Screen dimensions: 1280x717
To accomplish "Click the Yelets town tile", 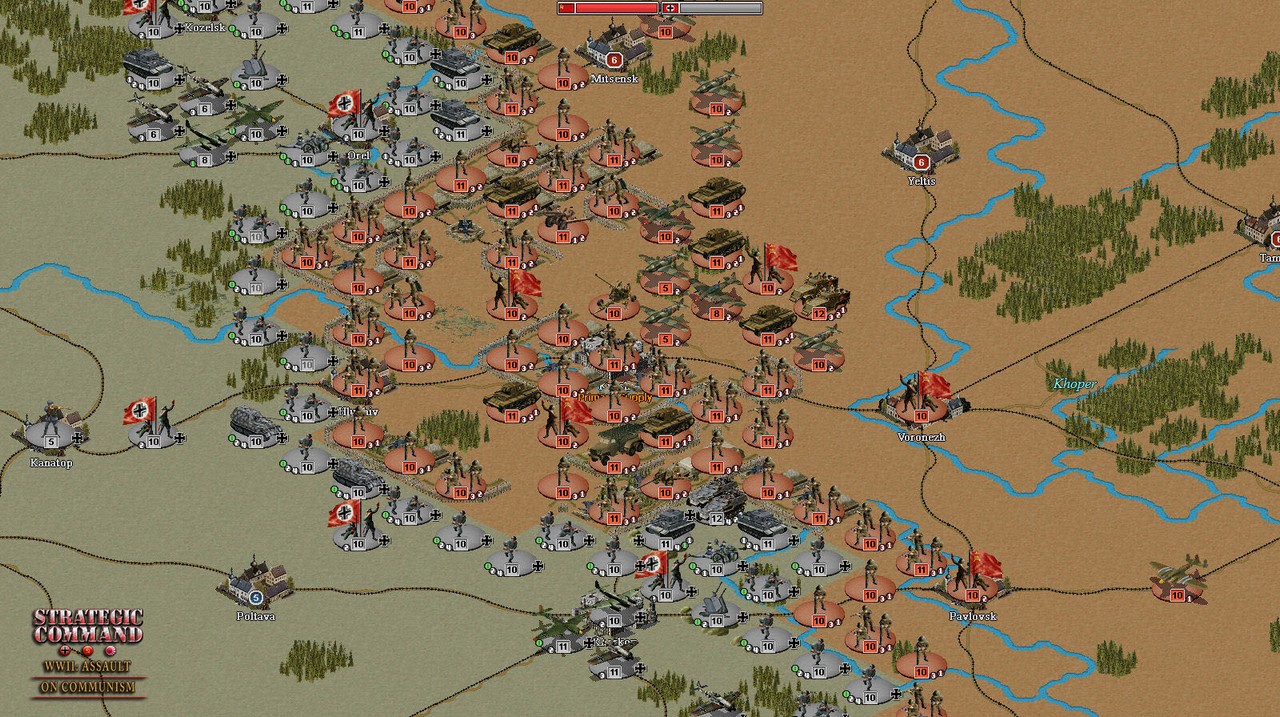I will [x=921, y=149].
